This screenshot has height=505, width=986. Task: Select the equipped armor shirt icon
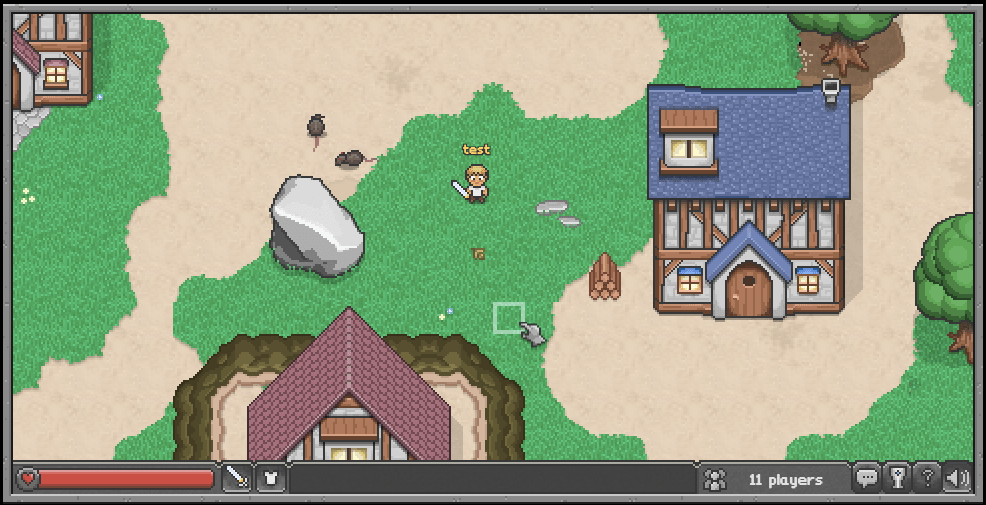[x=271, y=479]
